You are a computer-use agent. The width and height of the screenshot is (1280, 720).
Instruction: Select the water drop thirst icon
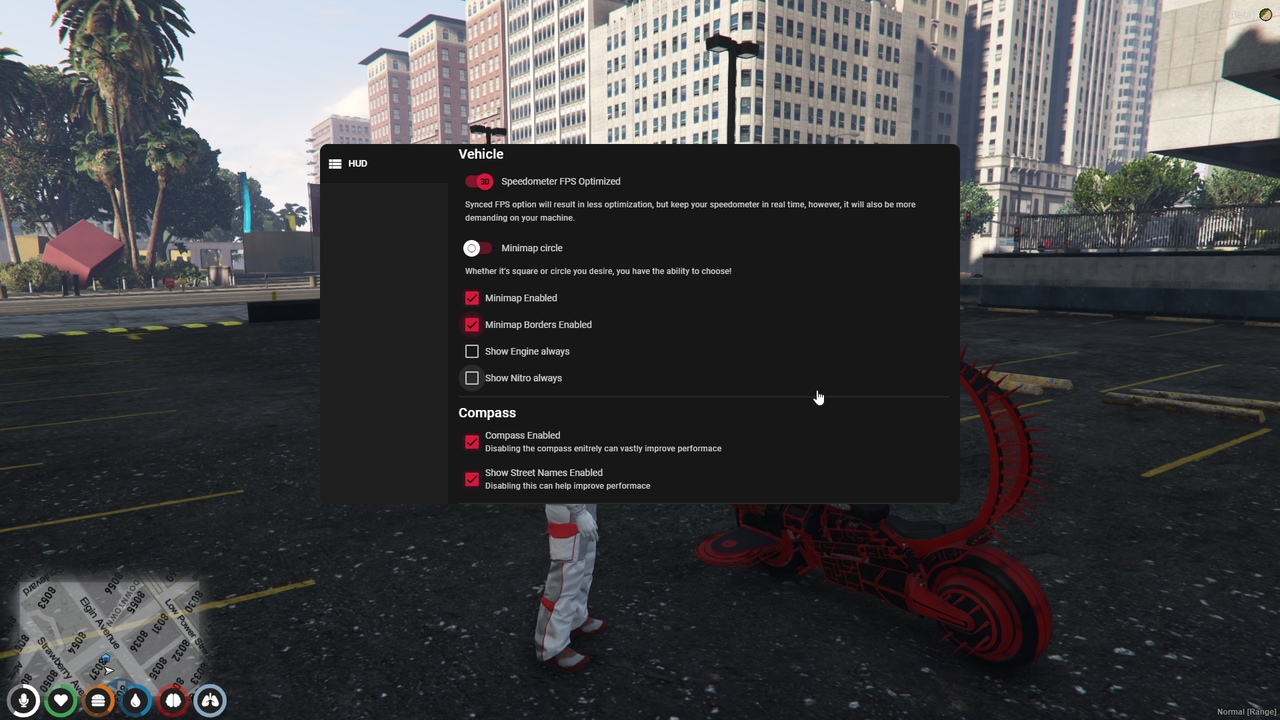tap(135, 700)
